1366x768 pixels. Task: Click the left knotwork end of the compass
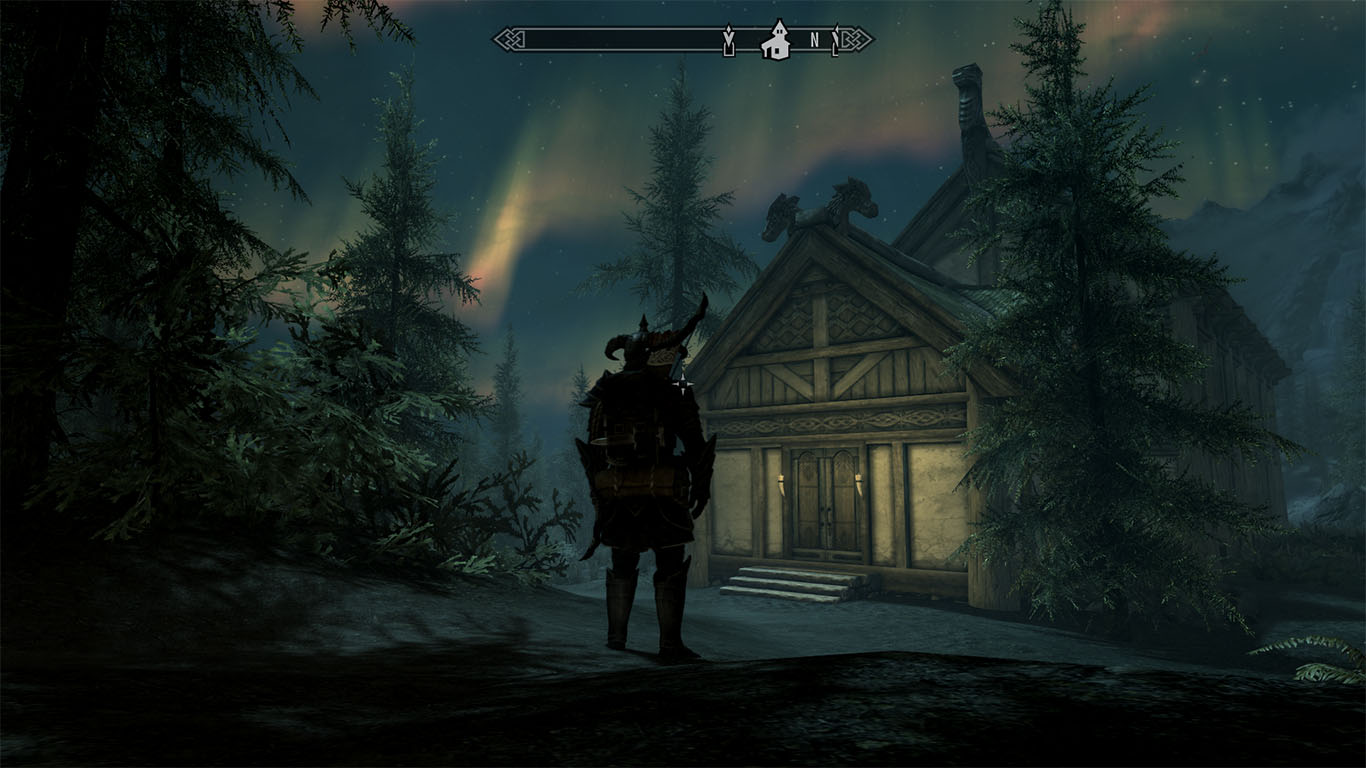coord(508,40)
